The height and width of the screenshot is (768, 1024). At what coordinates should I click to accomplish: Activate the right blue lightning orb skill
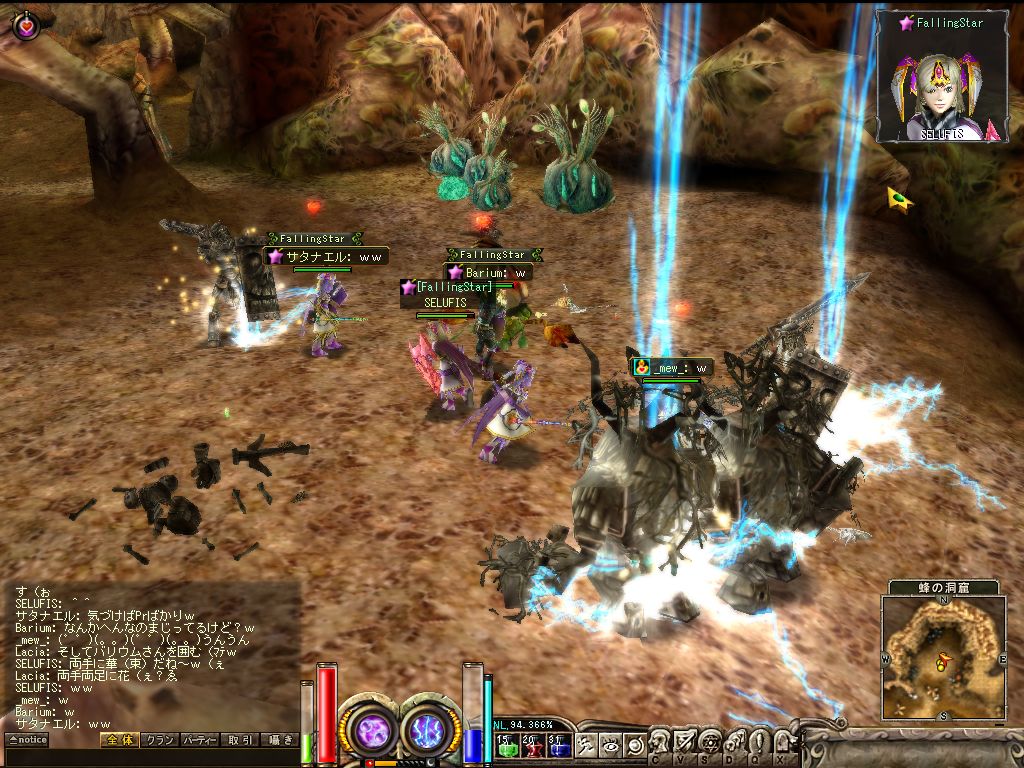[x=430, y=729]
